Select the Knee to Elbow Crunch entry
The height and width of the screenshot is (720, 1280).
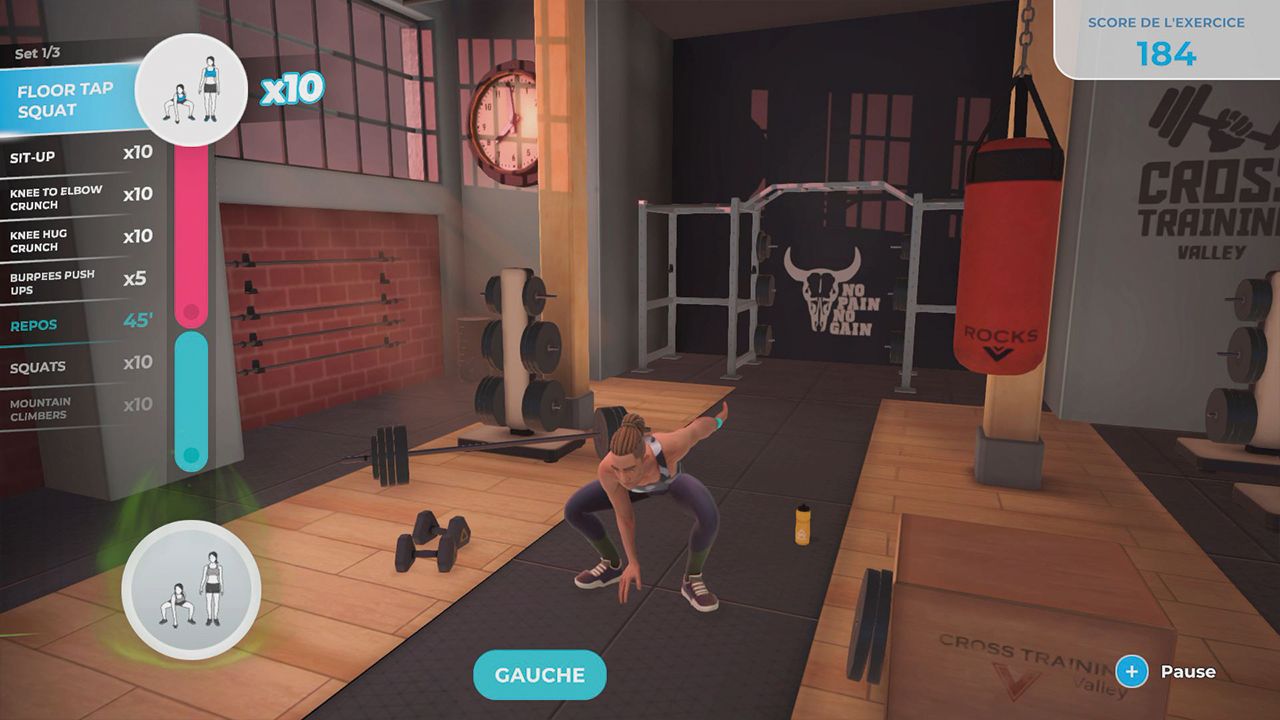pos(70,198)
